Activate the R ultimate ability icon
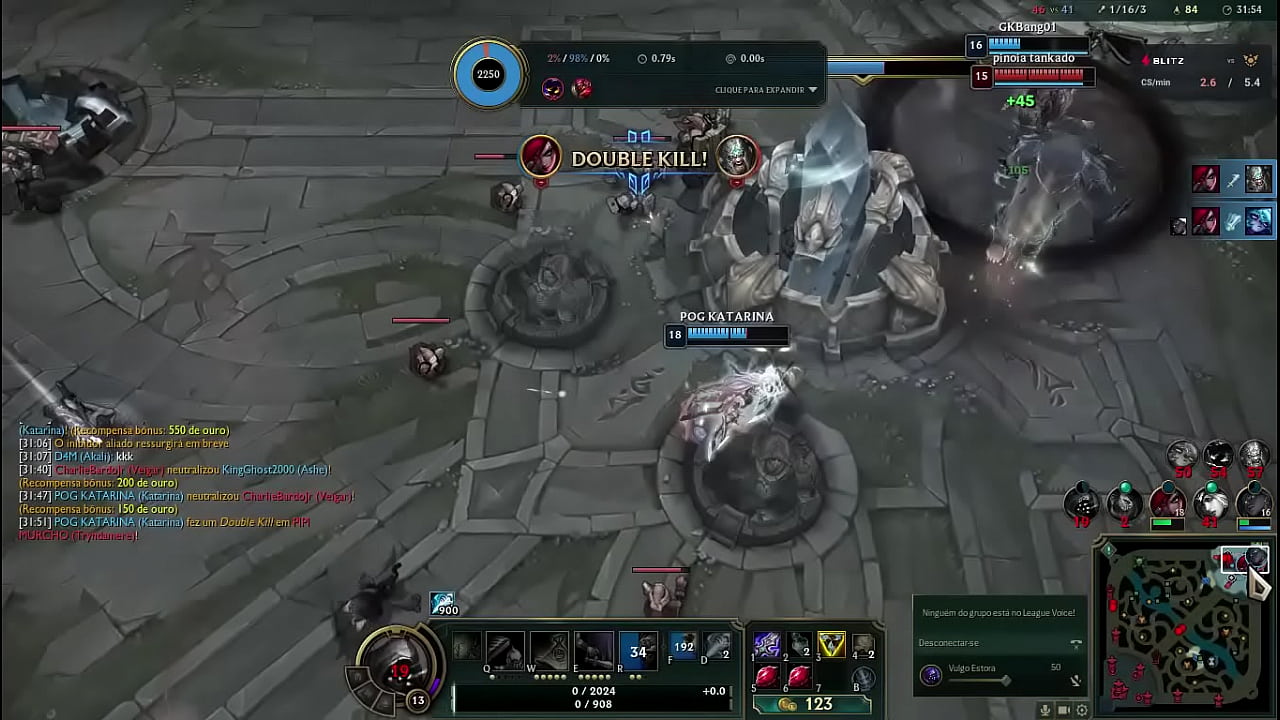1280x720 pixels. click(x=638, y=651)
